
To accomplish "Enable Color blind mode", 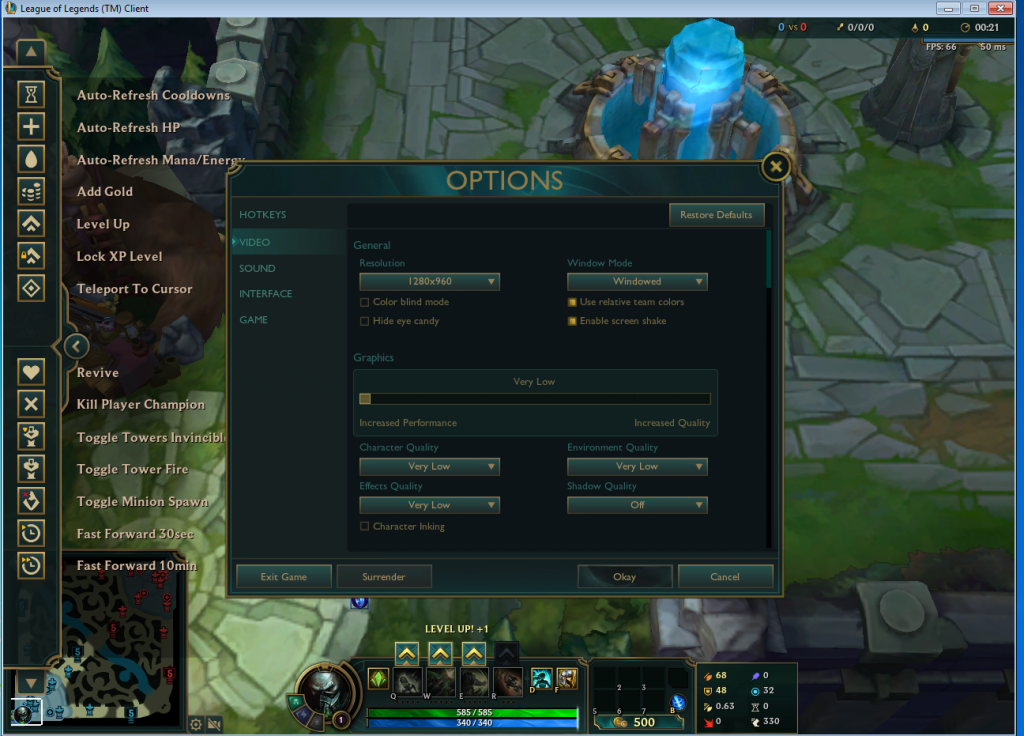I will 365,302.
